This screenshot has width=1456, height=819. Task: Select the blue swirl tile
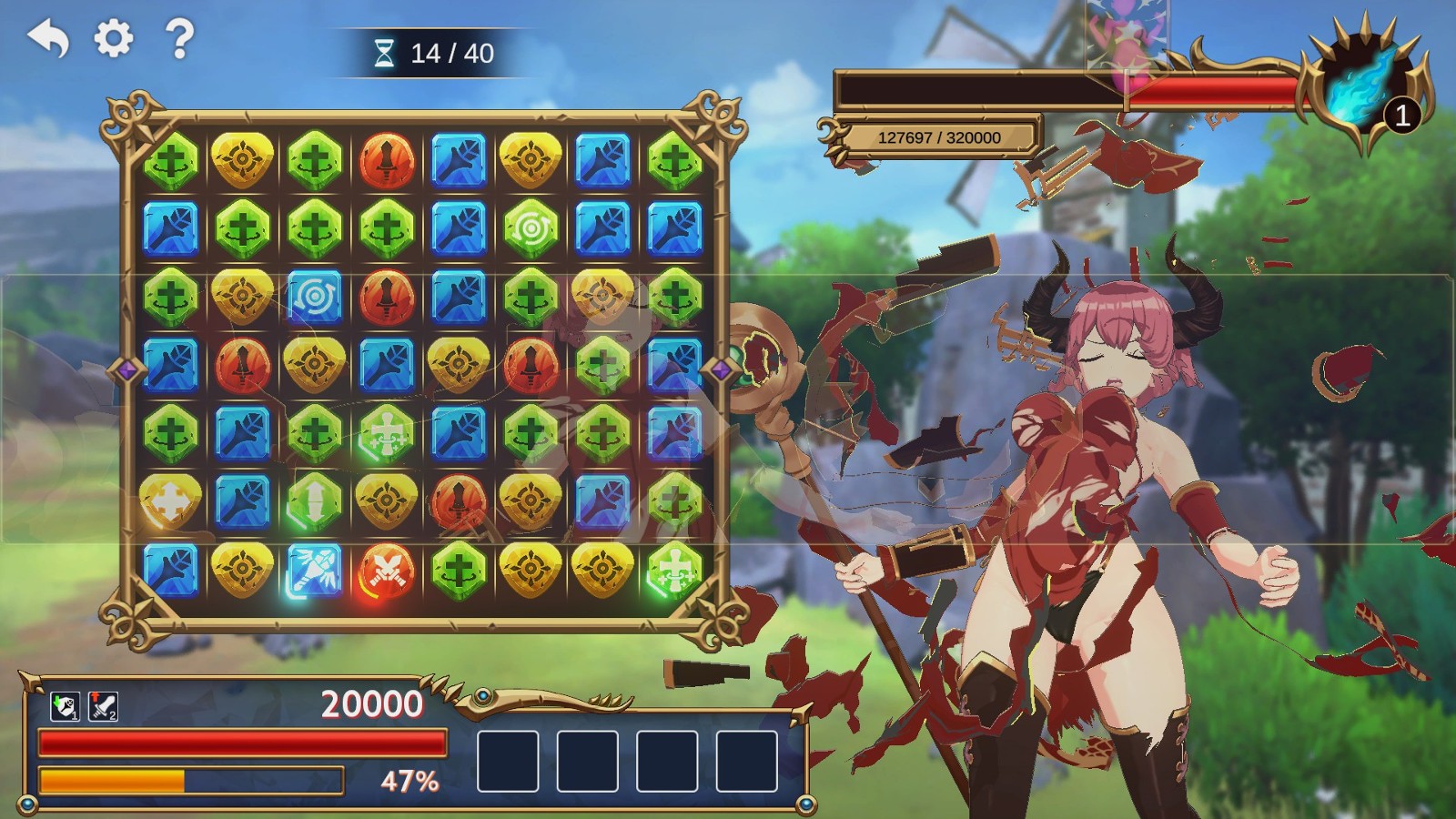point(314,297)
